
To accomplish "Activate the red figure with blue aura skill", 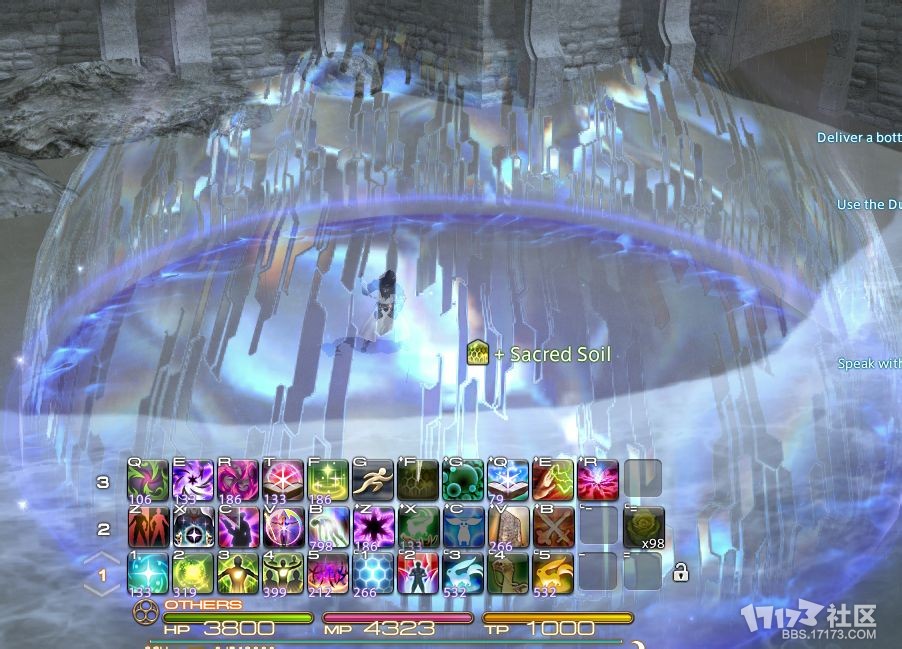I will point(417,572).
